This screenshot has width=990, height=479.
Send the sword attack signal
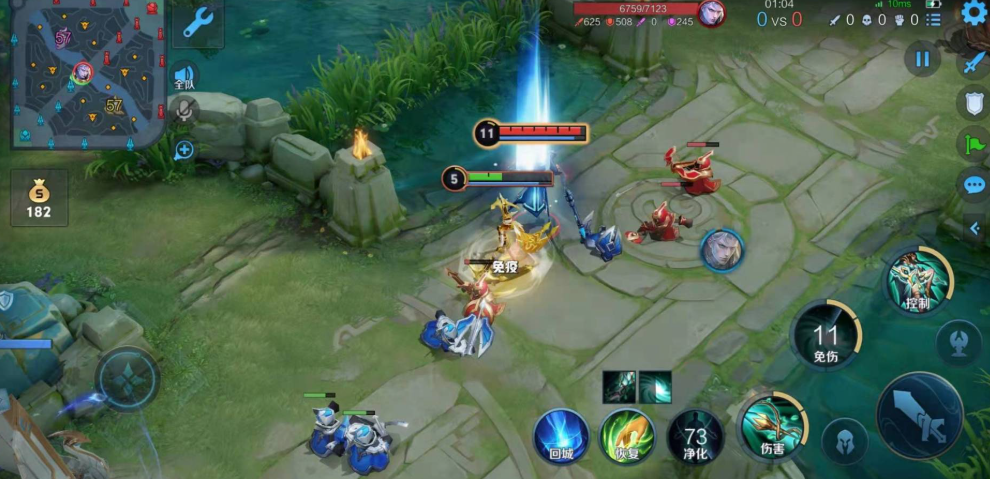point(974,62)
